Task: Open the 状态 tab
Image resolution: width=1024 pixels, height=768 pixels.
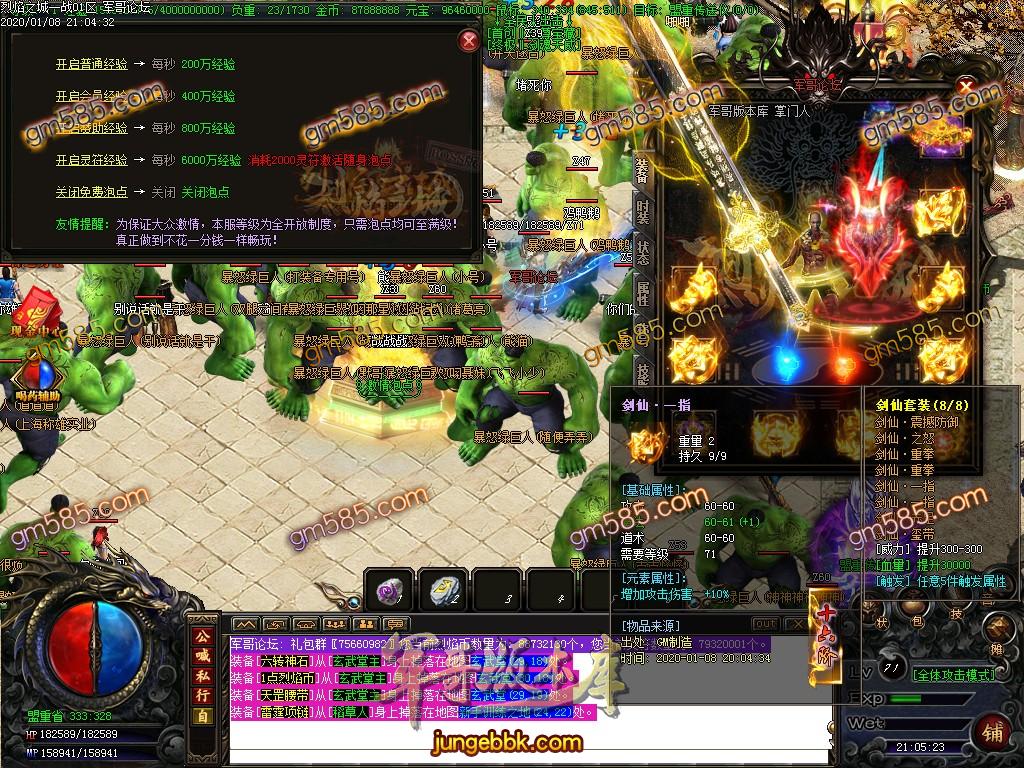Action: [642, 250]
